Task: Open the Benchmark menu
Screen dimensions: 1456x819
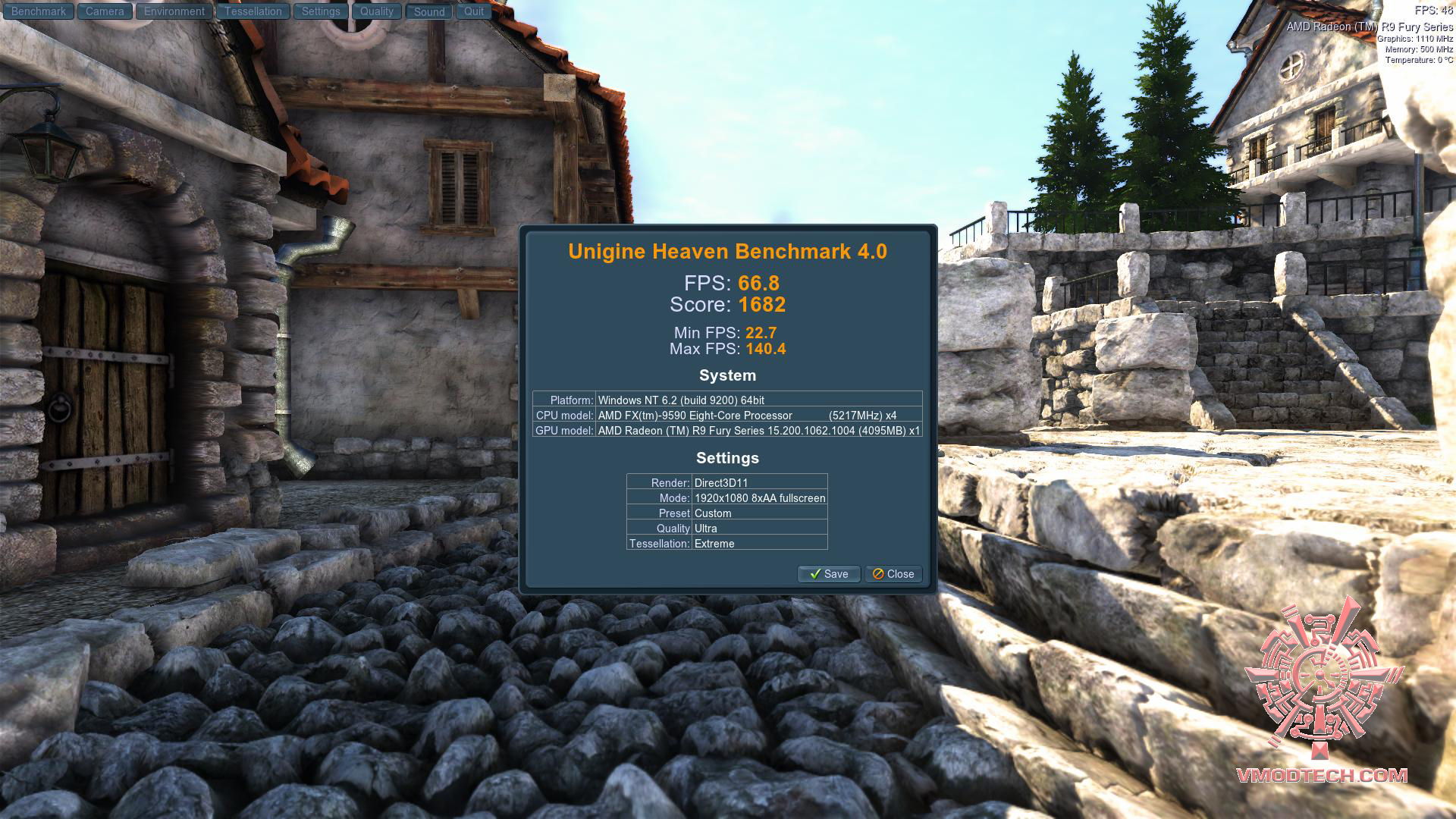Action: pyautogui.click(x=39, y=11)
